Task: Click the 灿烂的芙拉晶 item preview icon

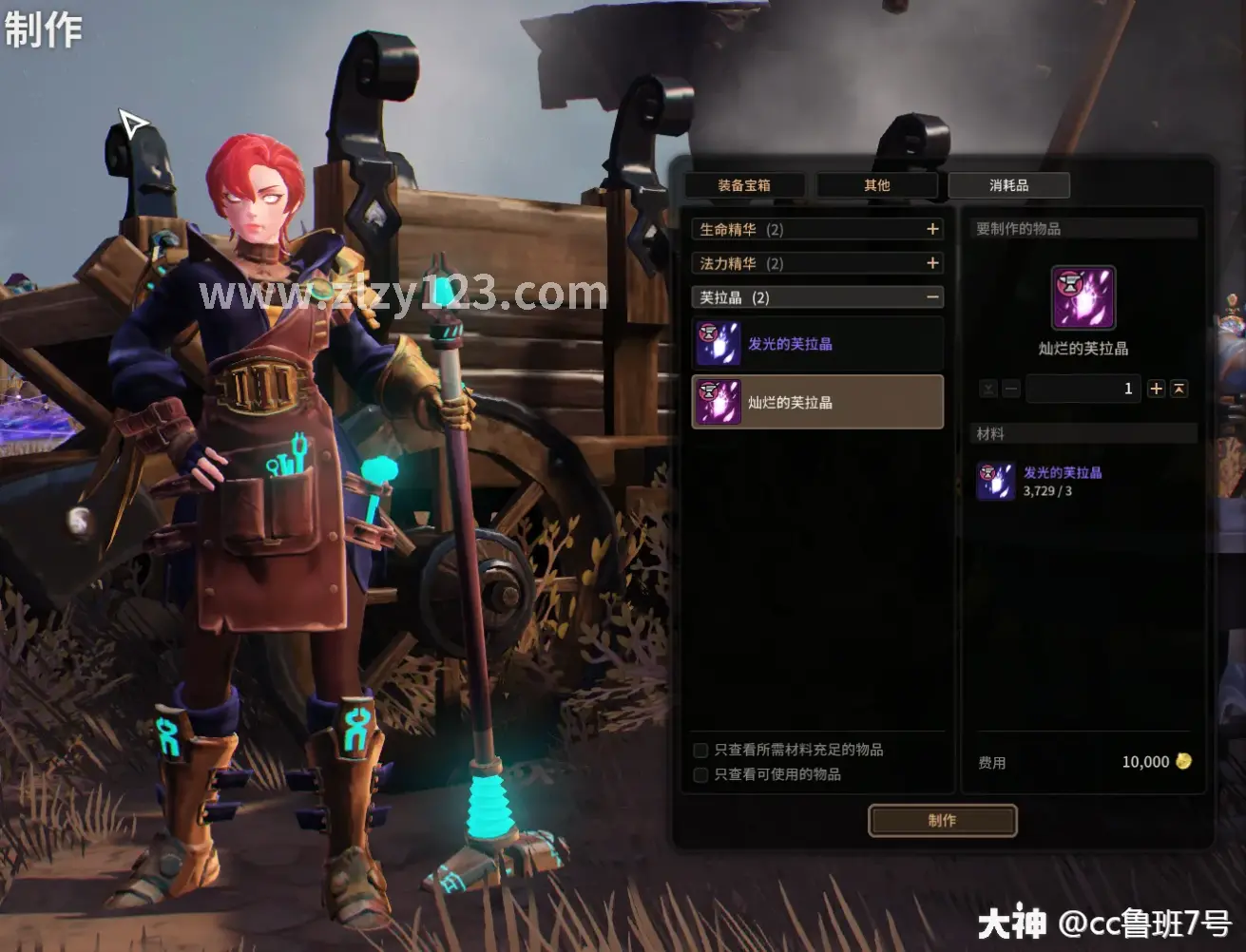Action: coord(1083,298)
